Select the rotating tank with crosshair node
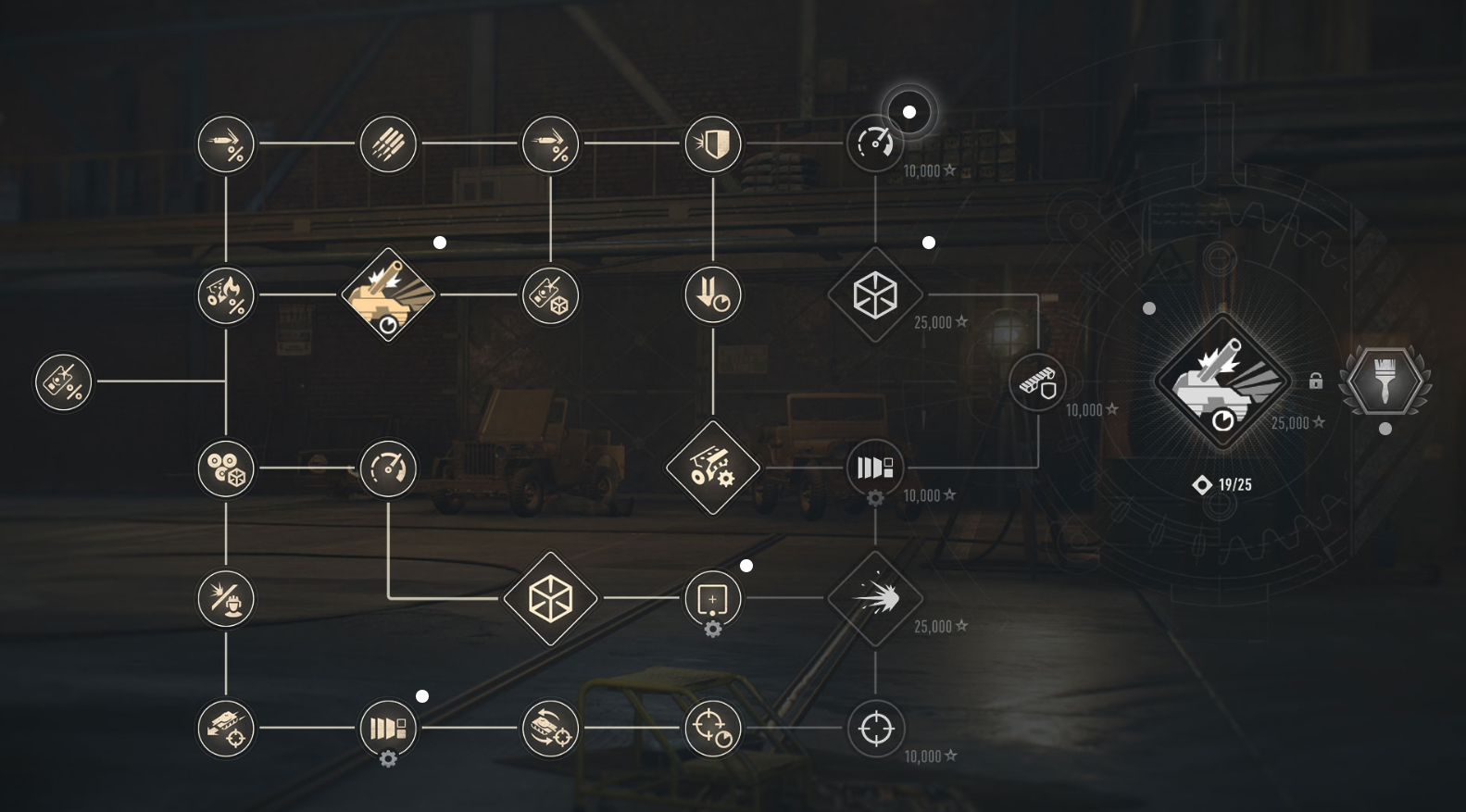The image size is (1466, 812). [551, 729]
